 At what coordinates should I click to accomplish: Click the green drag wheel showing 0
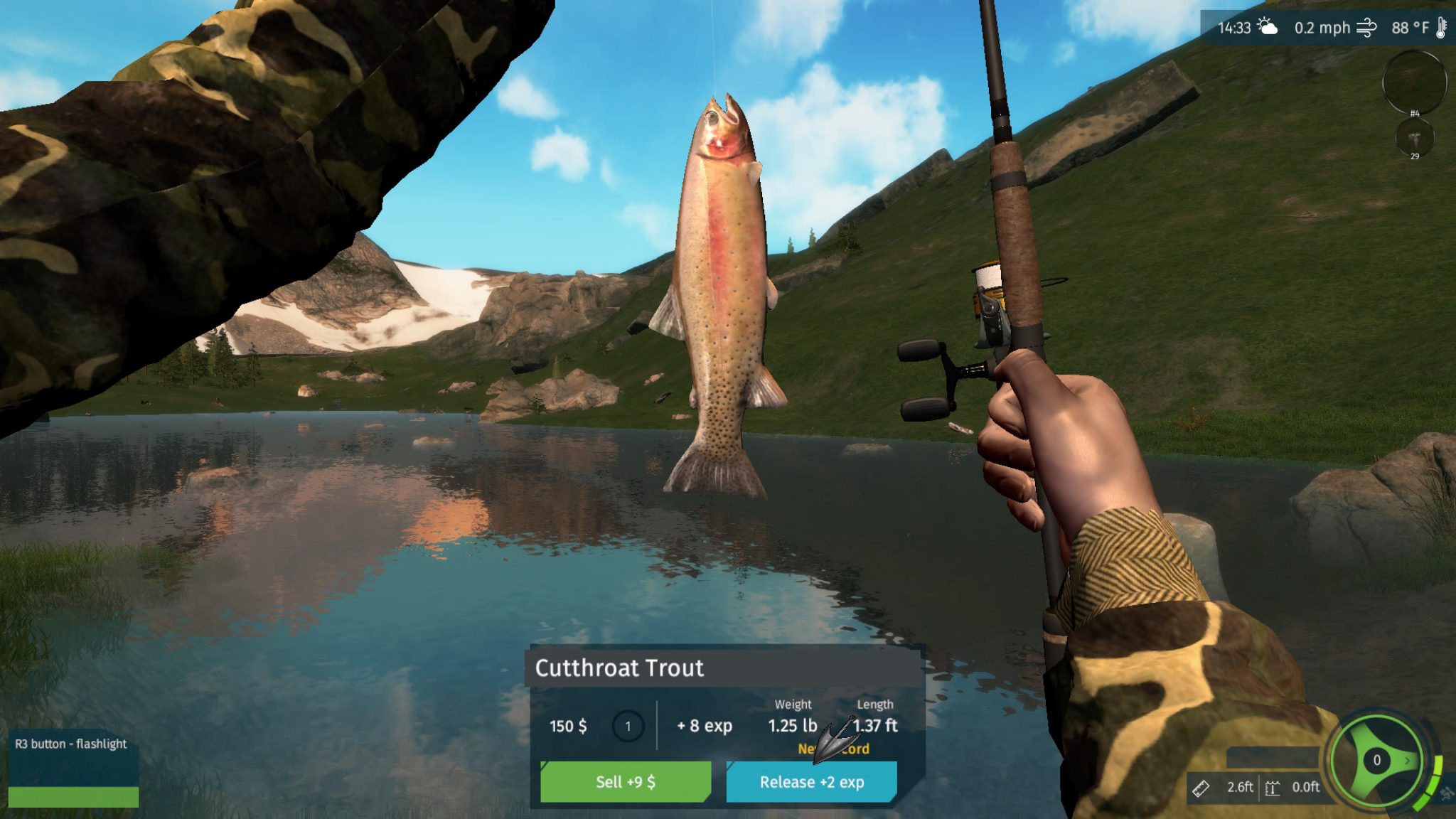[x=1377, y=761]
